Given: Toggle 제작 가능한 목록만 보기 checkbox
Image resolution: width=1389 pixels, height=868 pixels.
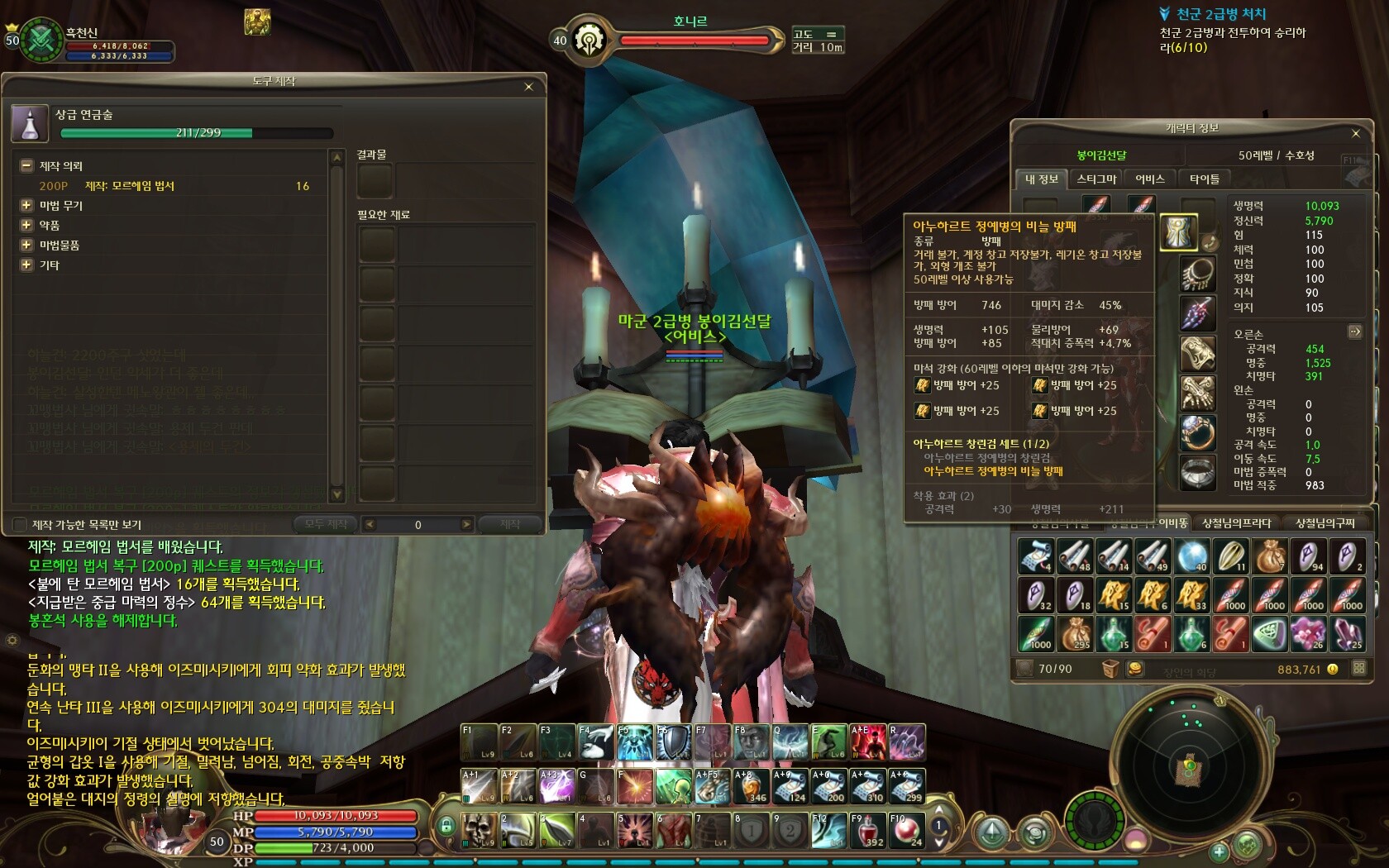Looking at the screenshot, I should click(21, 524).
